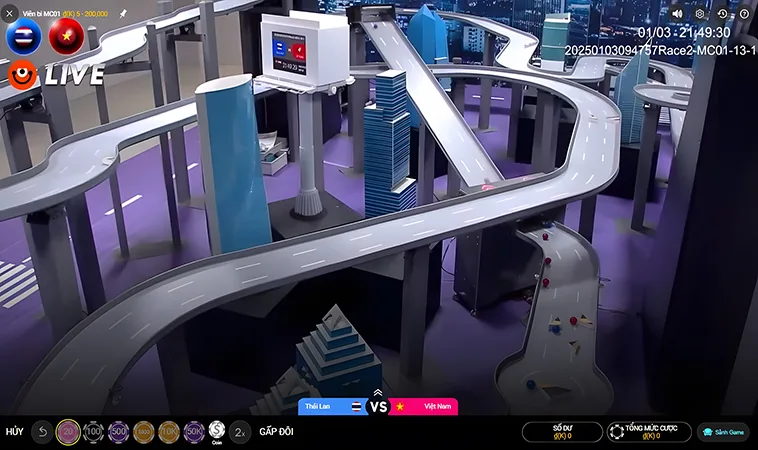This screenshot has height=450, width=758.
Task: Double the bet with the 2x button
Action: click(x=240, y=432)
